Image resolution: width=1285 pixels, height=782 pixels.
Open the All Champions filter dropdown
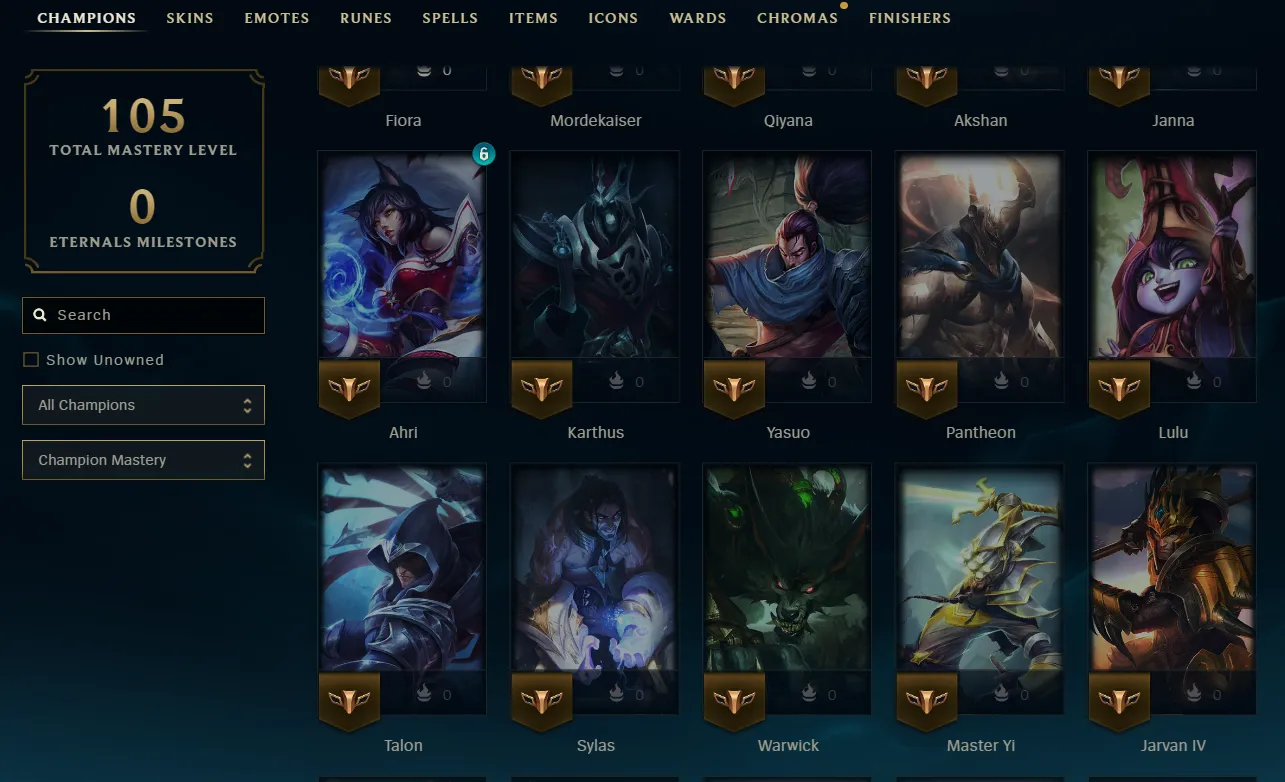(x=143, y=405)
